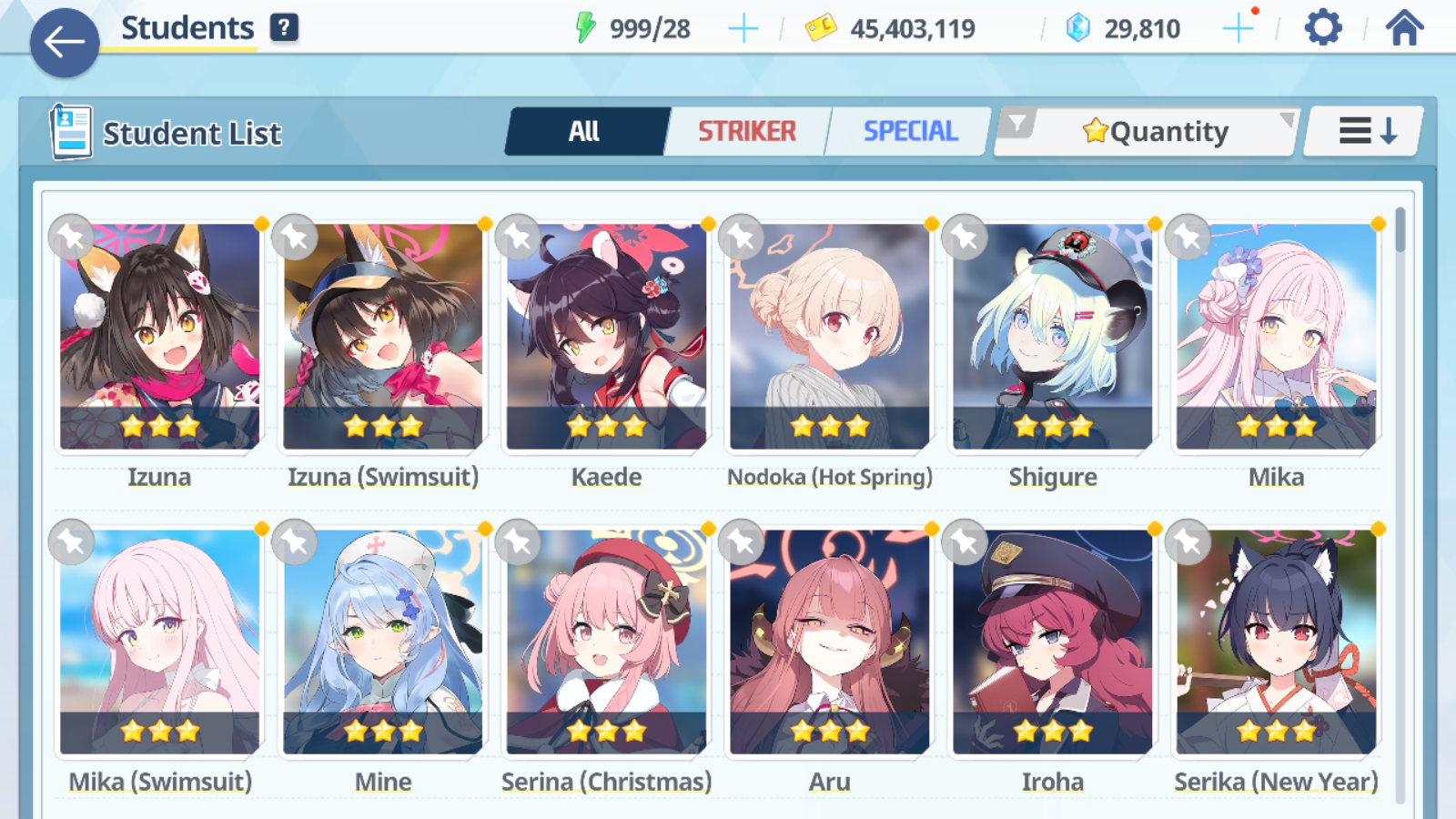Open the filter funnel icon
Image resolution: width=1456 pixels, height=819 pixels.
pyautogui.click(x=1019, y=126)
